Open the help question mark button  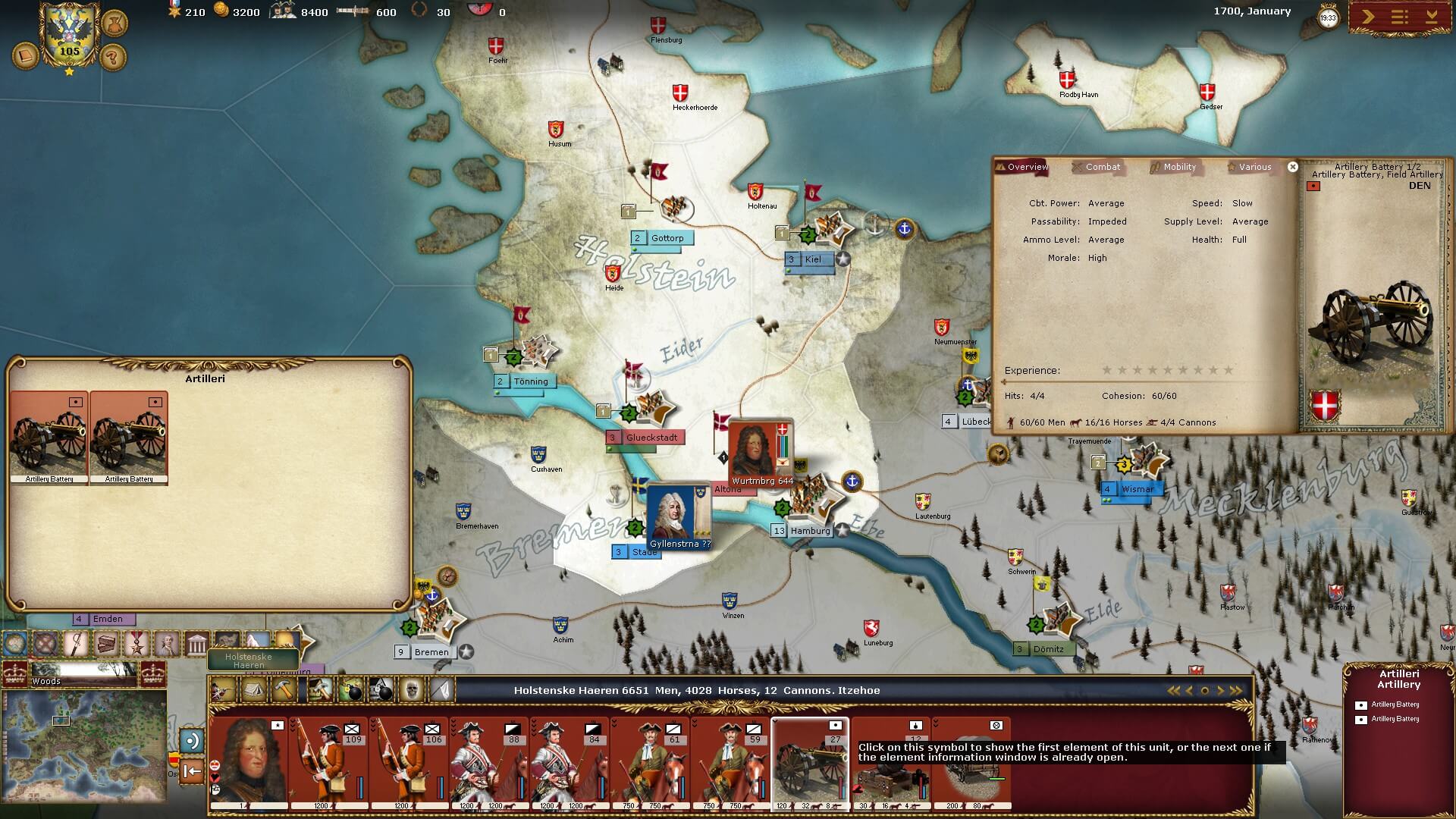pyautogui.click(x=113, y=57)
